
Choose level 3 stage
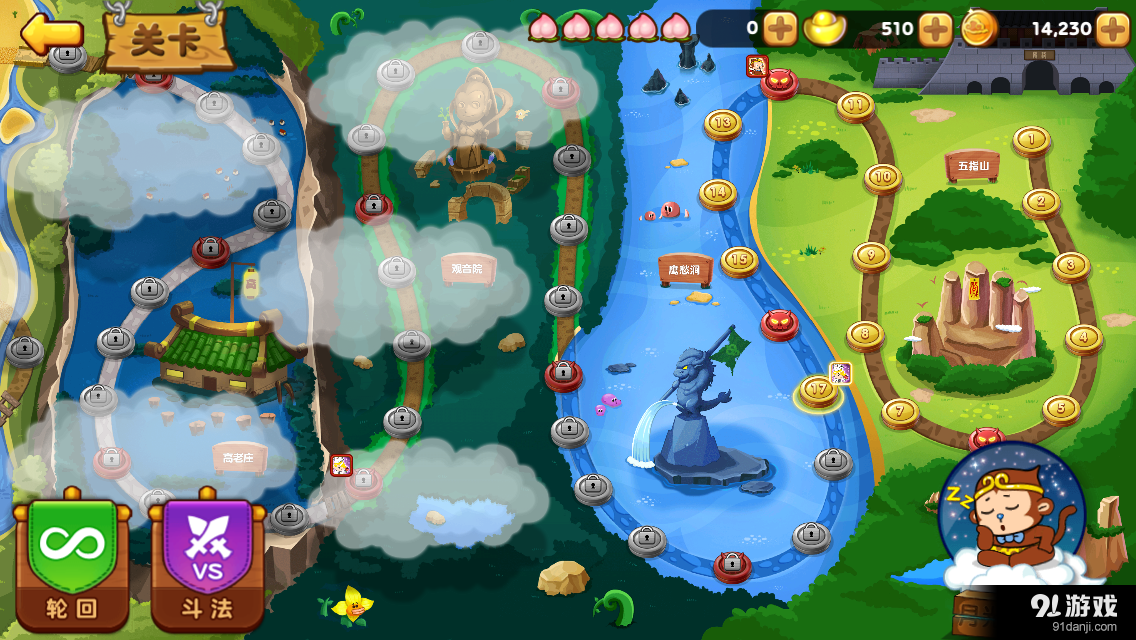1070,265
